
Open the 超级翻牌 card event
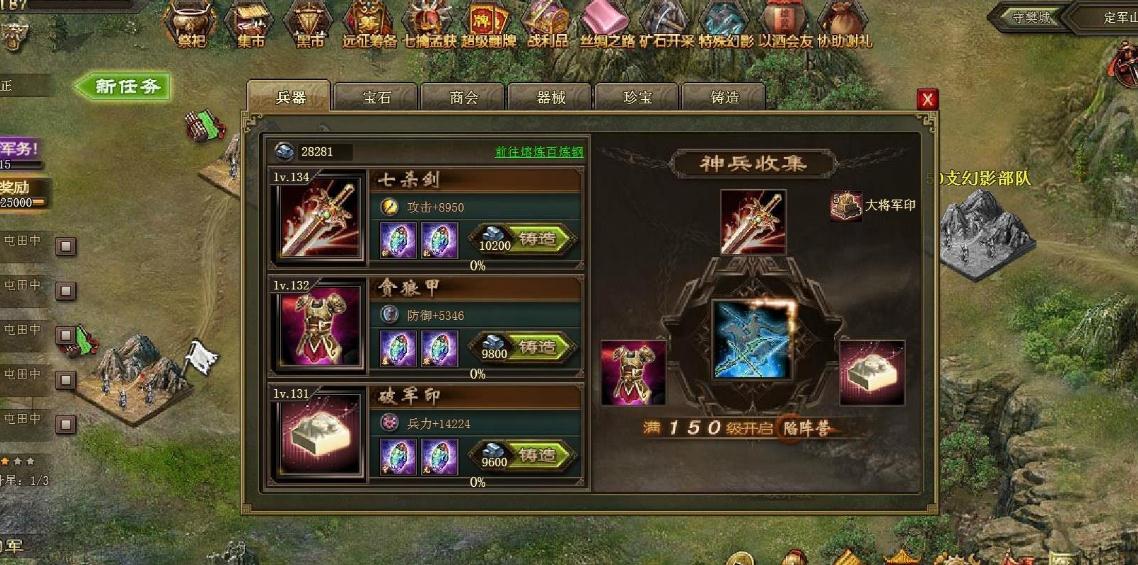pos(489,24)
